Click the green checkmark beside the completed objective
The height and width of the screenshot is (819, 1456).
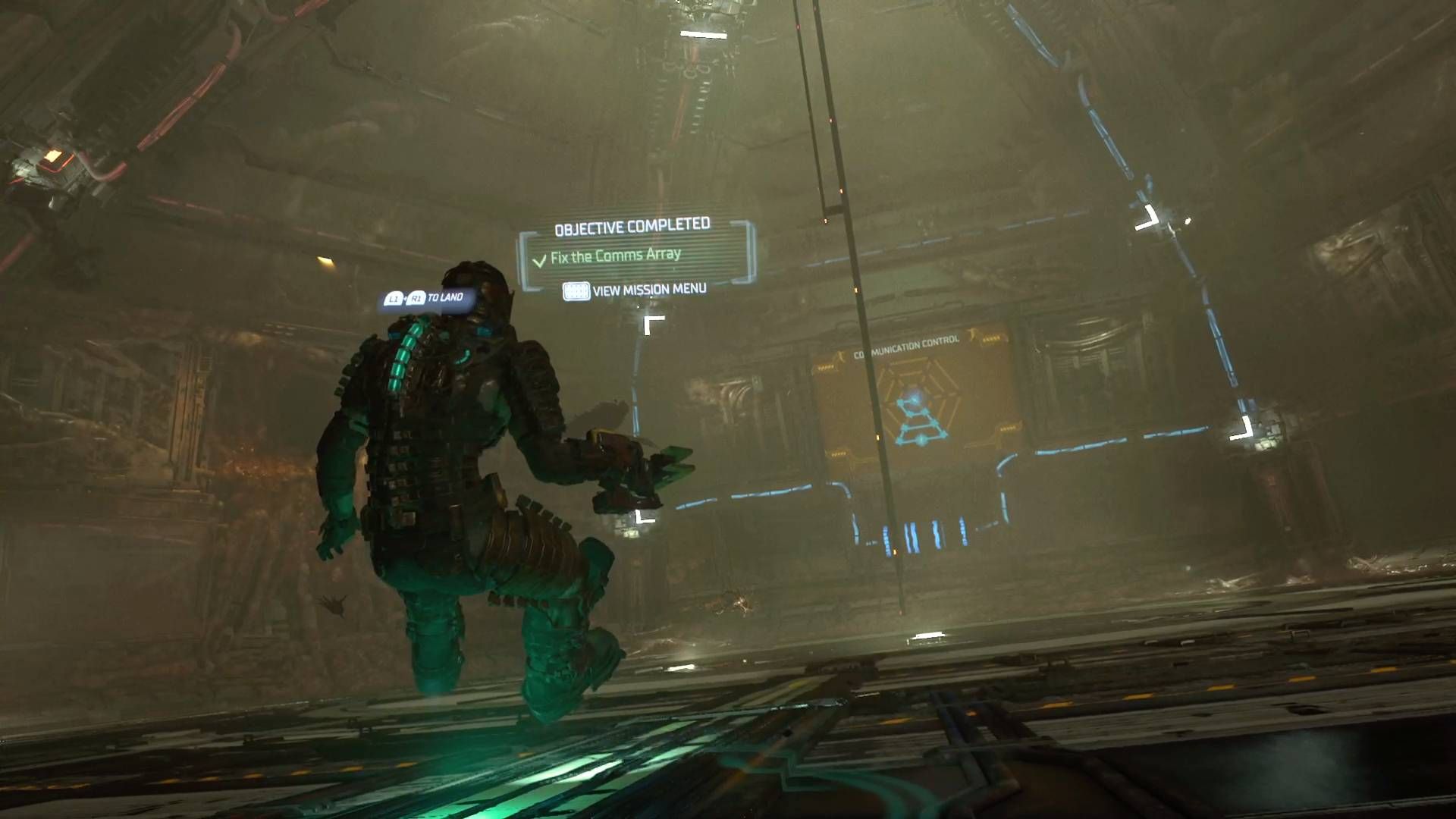click(540, 261)
